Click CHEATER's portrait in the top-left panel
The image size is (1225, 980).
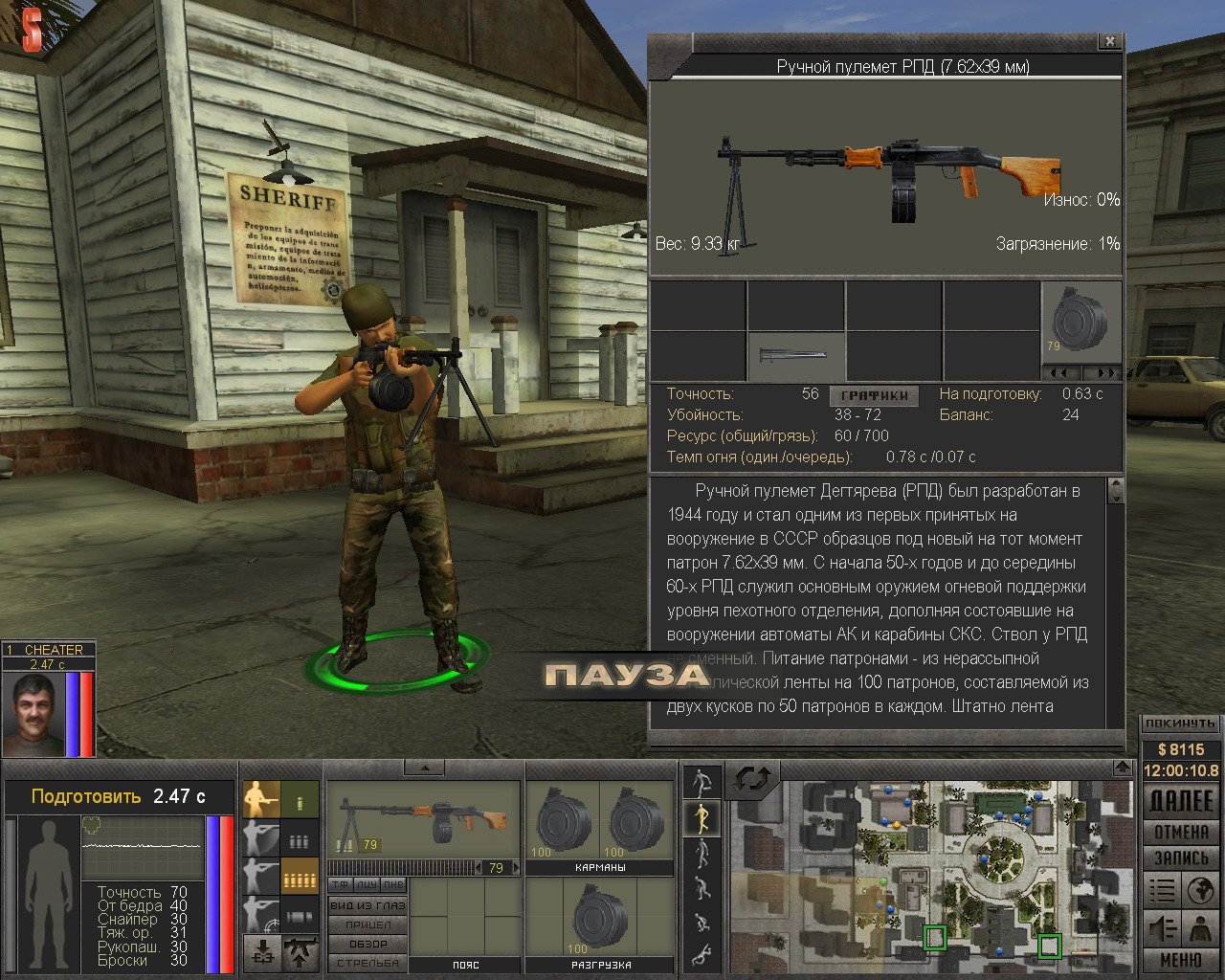[35, 713]
